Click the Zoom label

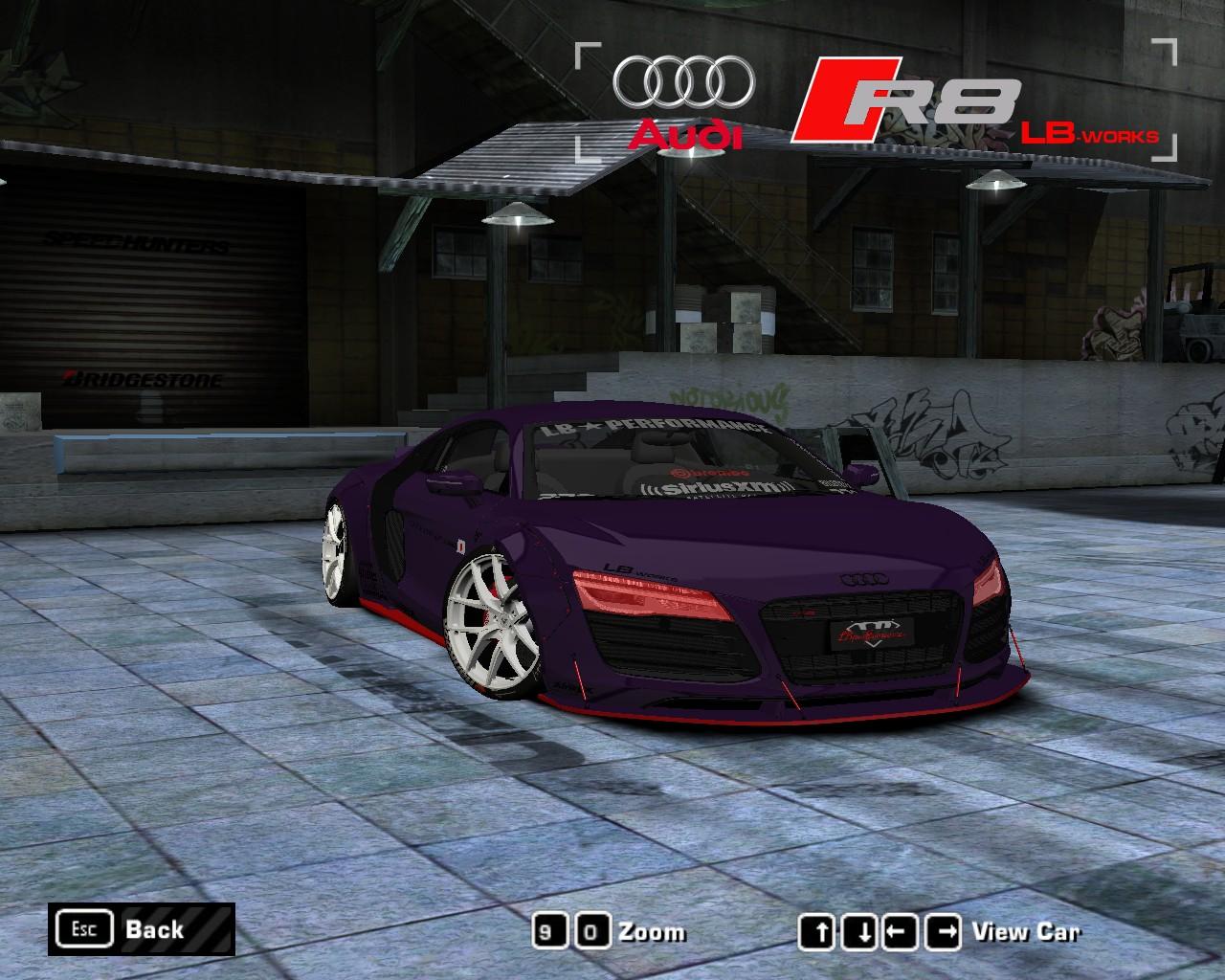coord(654,932)
